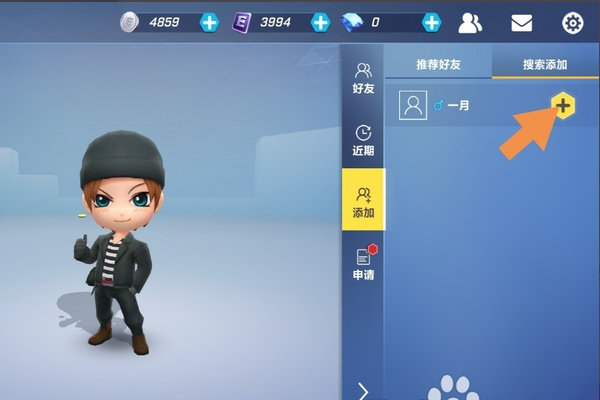Image resolution: width=600 pixels, height=400 pixels.
Task: Open the mail envelope
Action: (521, 22)
